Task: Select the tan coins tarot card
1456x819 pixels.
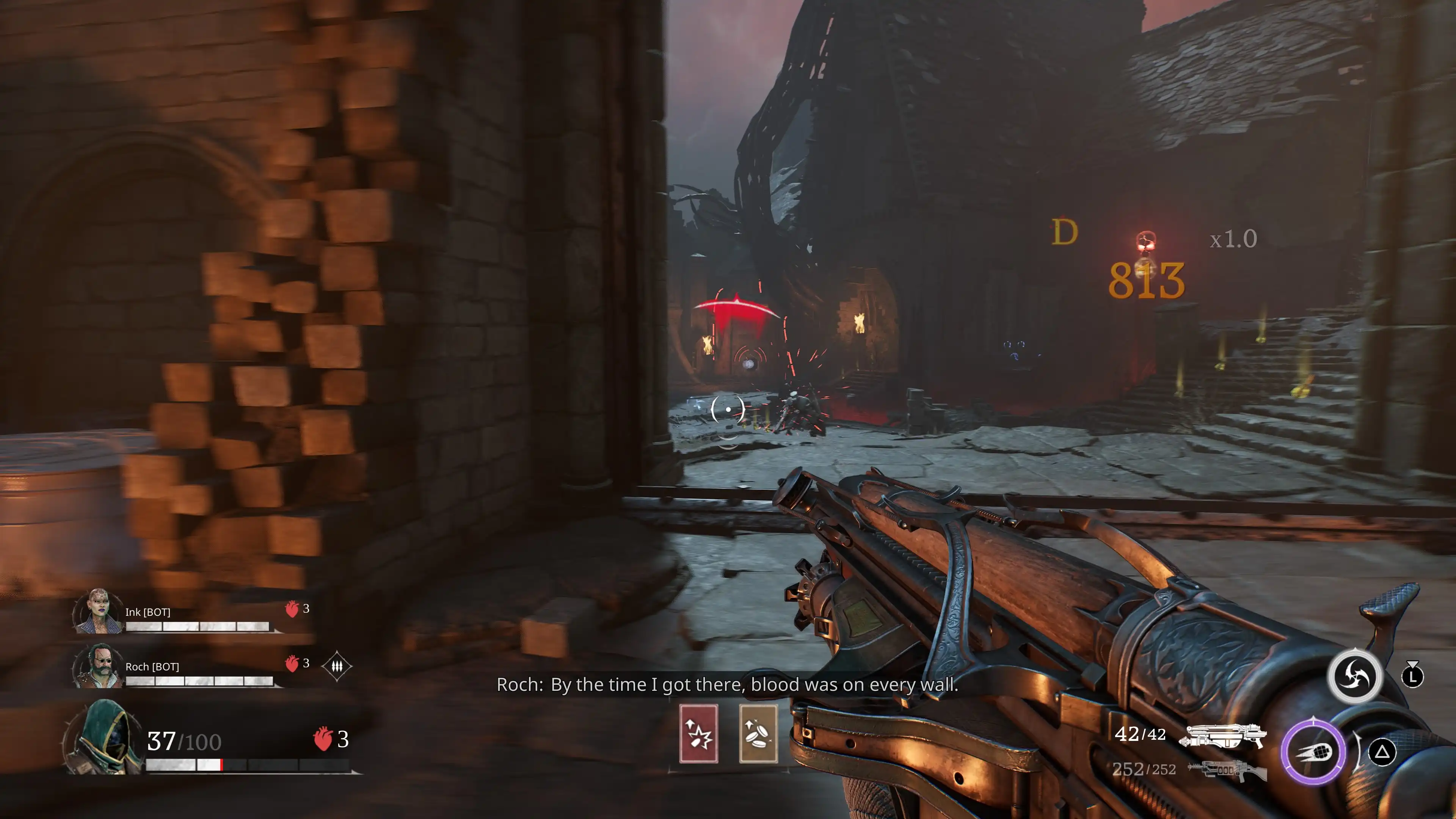Action: [758, 734]
